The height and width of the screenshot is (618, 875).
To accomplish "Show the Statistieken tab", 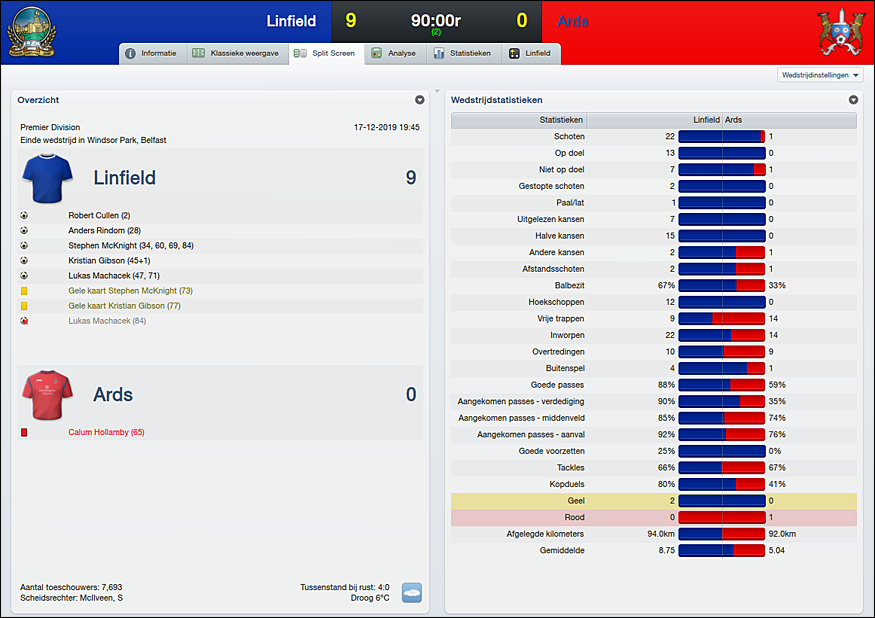I will pyautogui.click(x=462, y=53).
